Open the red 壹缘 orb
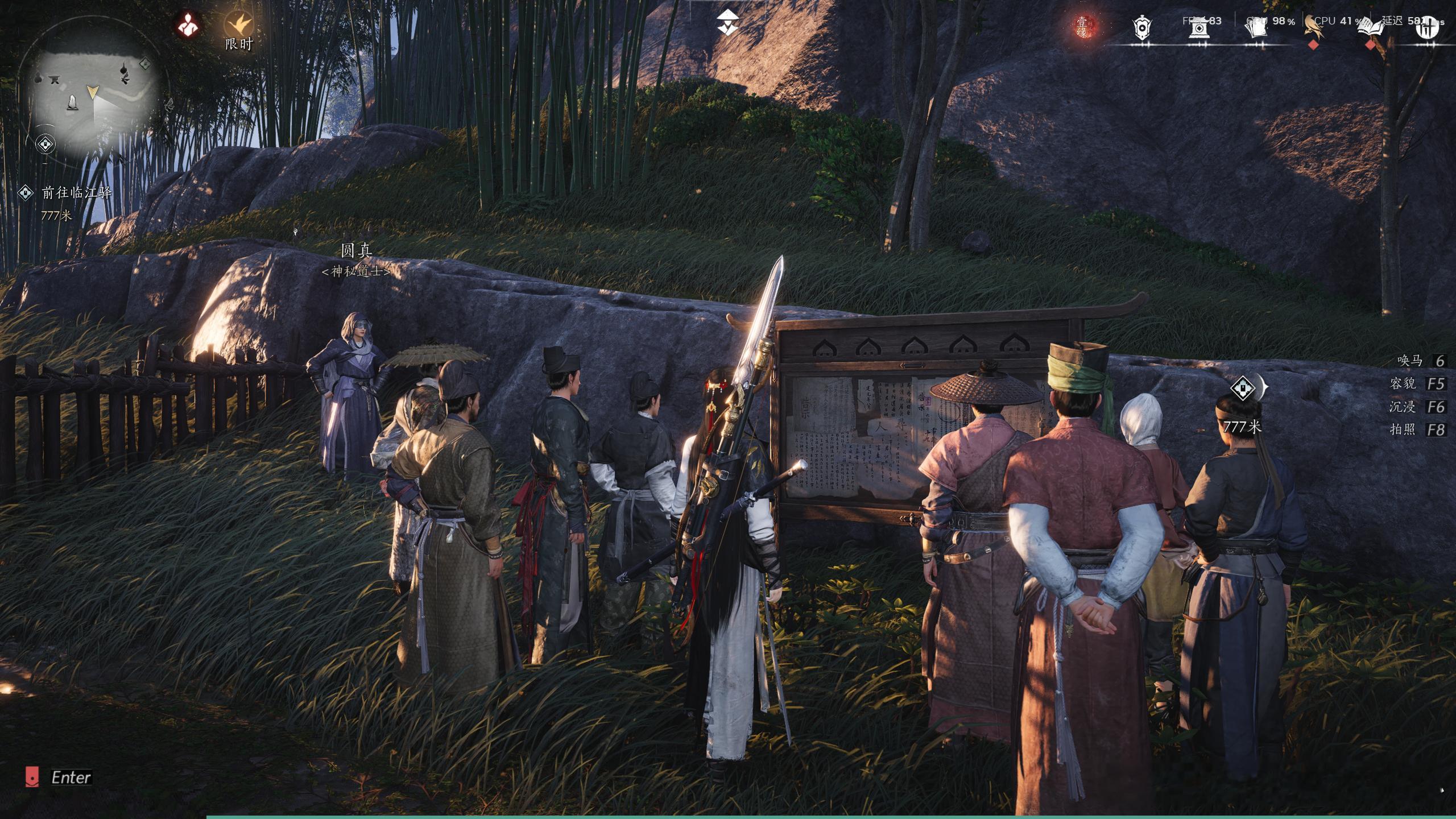 (1082, 27)
